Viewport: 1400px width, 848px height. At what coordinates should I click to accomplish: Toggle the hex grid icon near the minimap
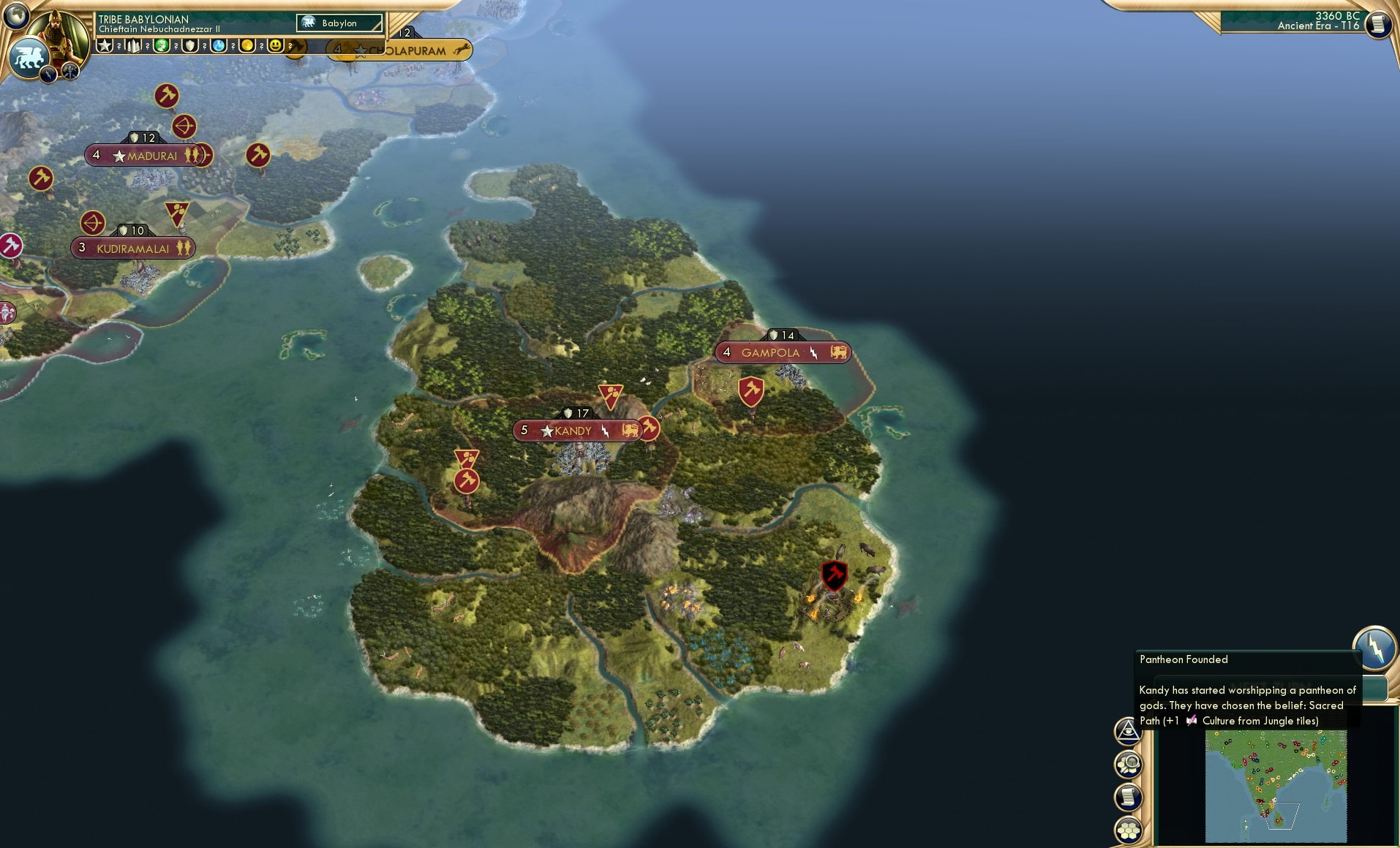[1129, 829]
